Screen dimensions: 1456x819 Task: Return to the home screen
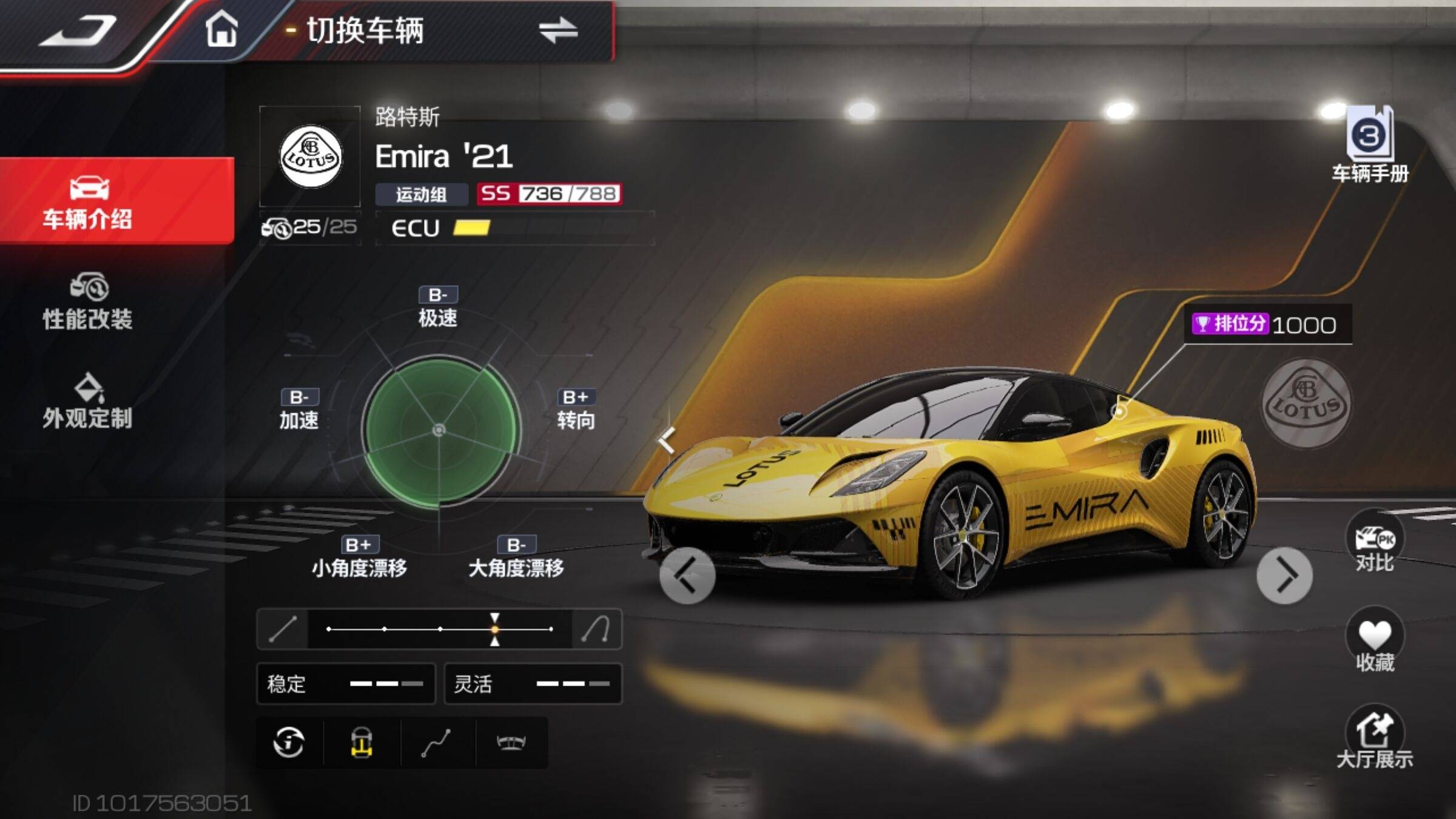(x=221, y=29)
